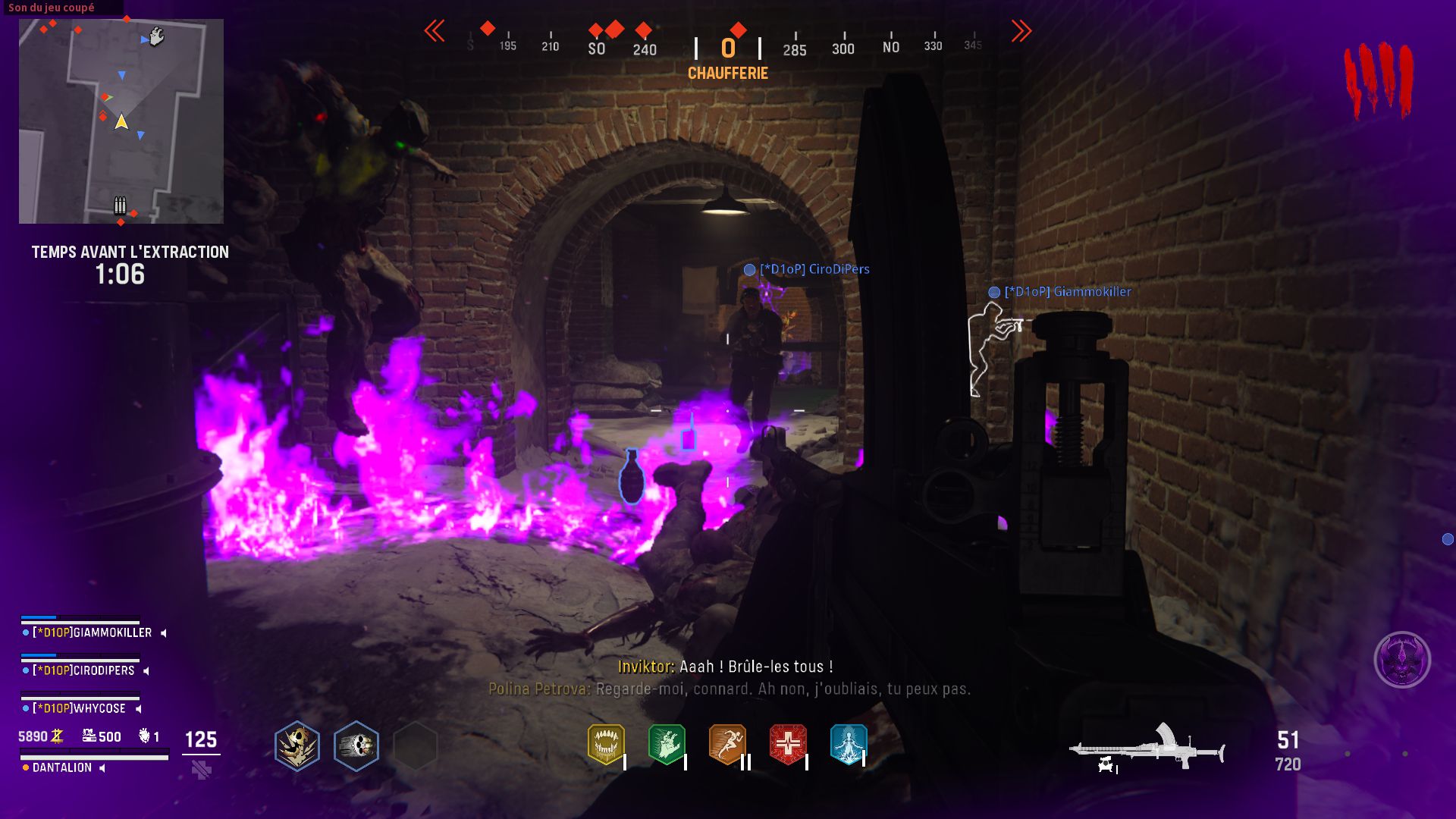Select the minigun barrel hexagon slot

(x=356, y=746)
